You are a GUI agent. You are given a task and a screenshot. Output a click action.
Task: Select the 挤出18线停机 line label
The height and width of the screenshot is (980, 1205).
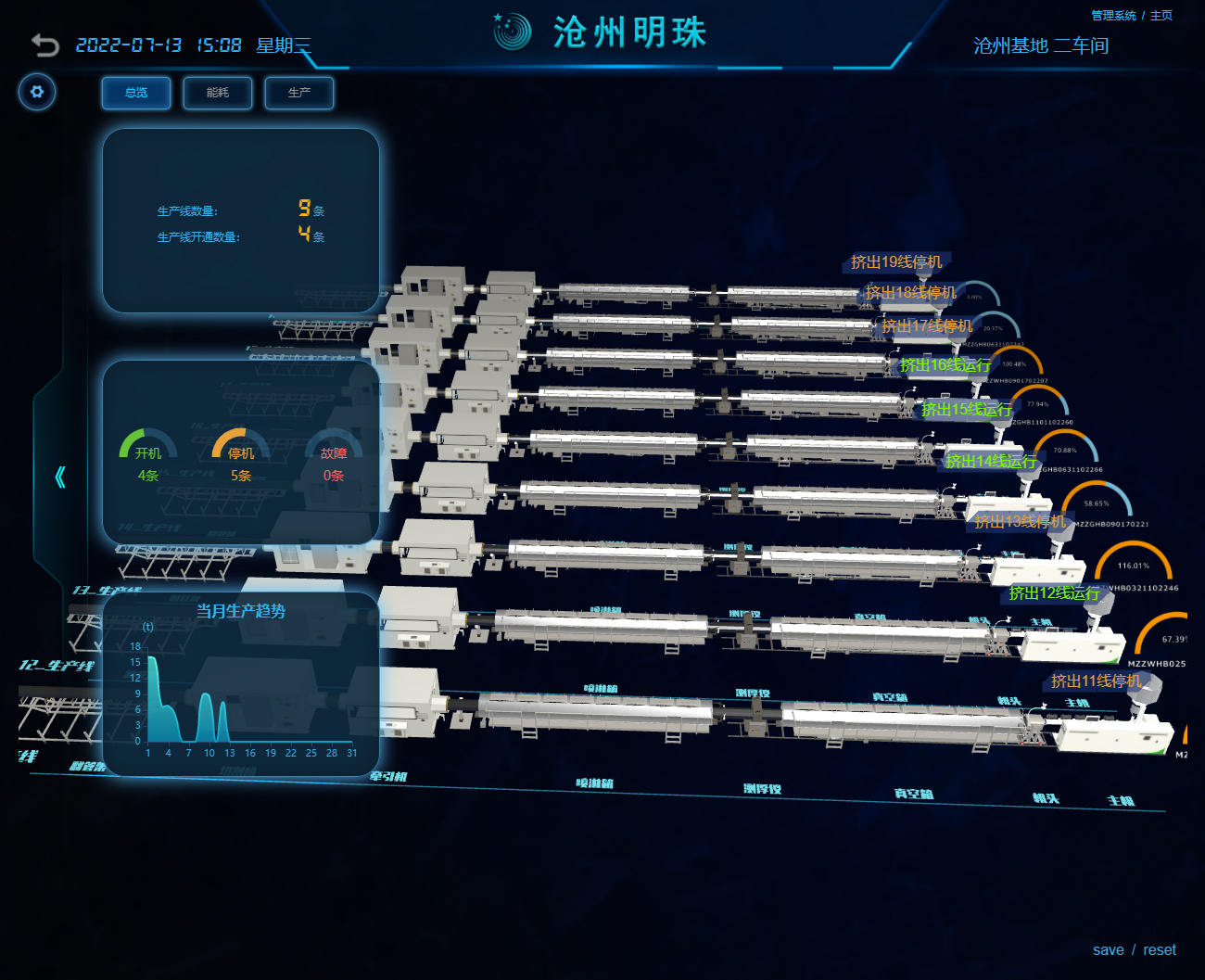[x=910, y=293]
